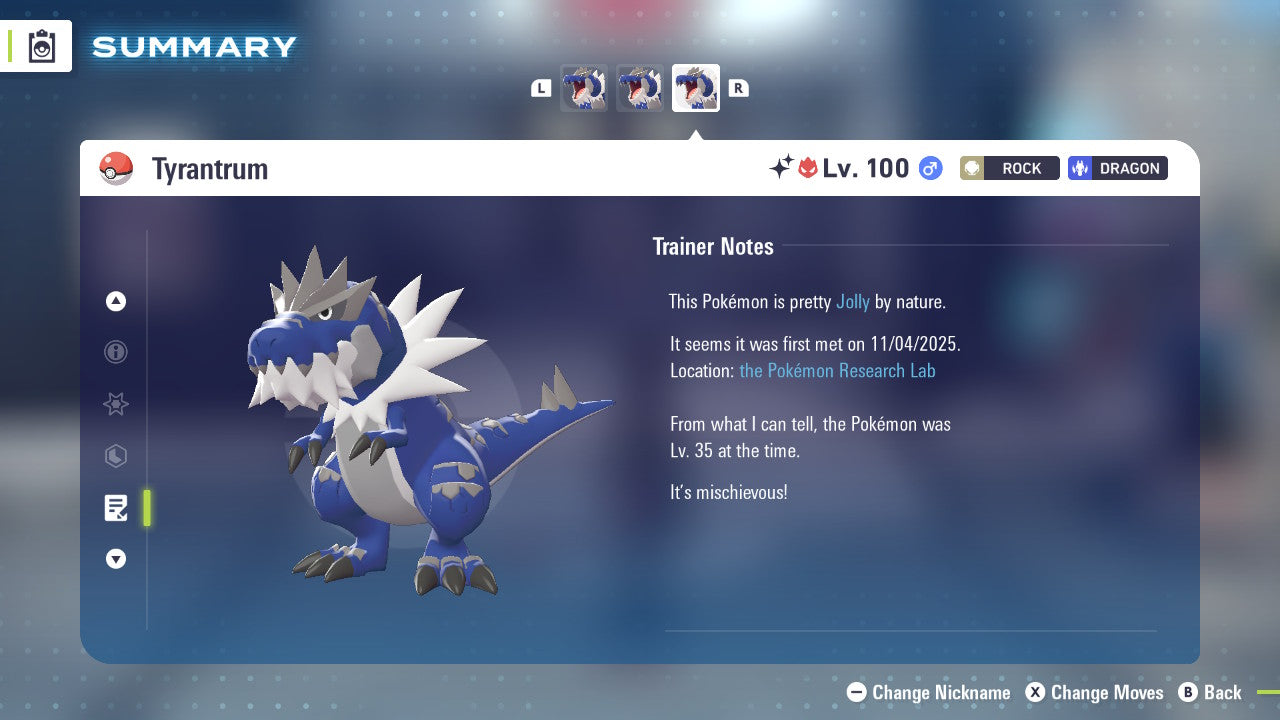Click the clipboard icon in the top-left corner
This screenshot has width=1280, height=720.
pyautogui.click(x=41, y=46)
